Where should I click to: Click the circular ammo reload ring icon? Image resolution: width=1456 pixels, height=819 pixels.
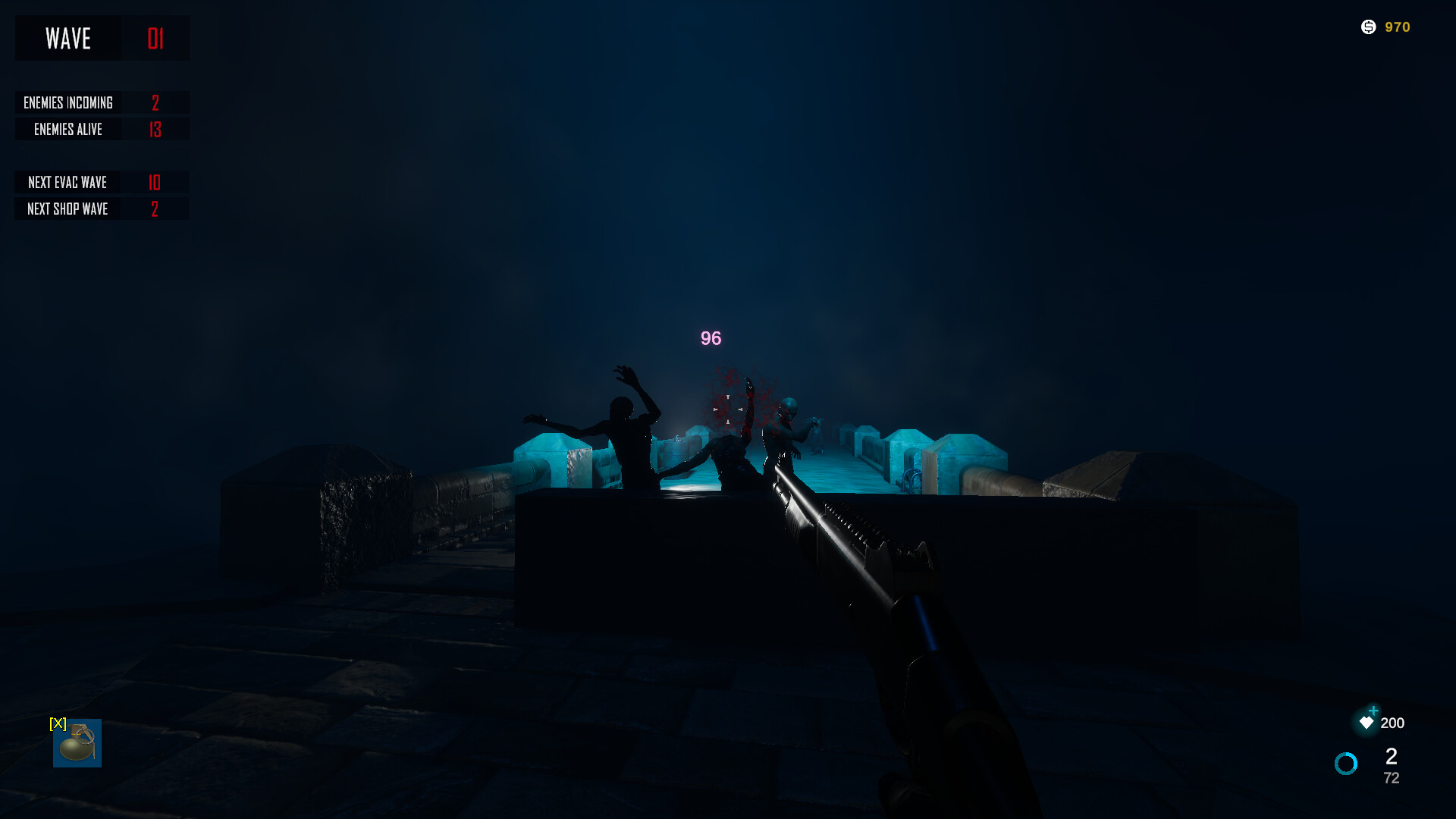[1346, 764]
